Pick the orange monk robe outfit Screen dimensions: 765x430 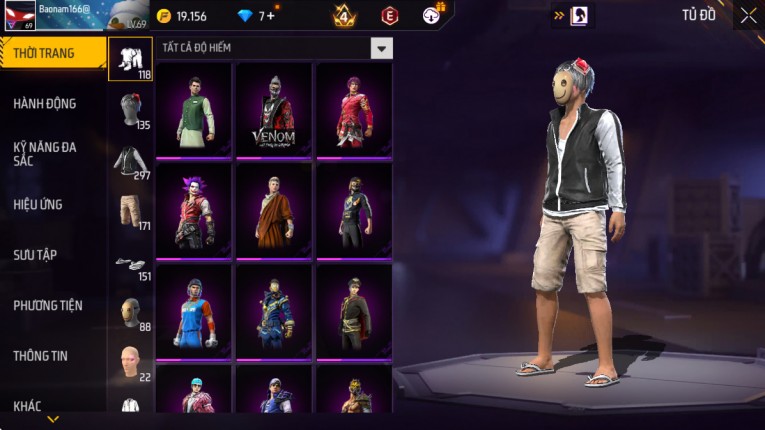[x=274, y=209]
